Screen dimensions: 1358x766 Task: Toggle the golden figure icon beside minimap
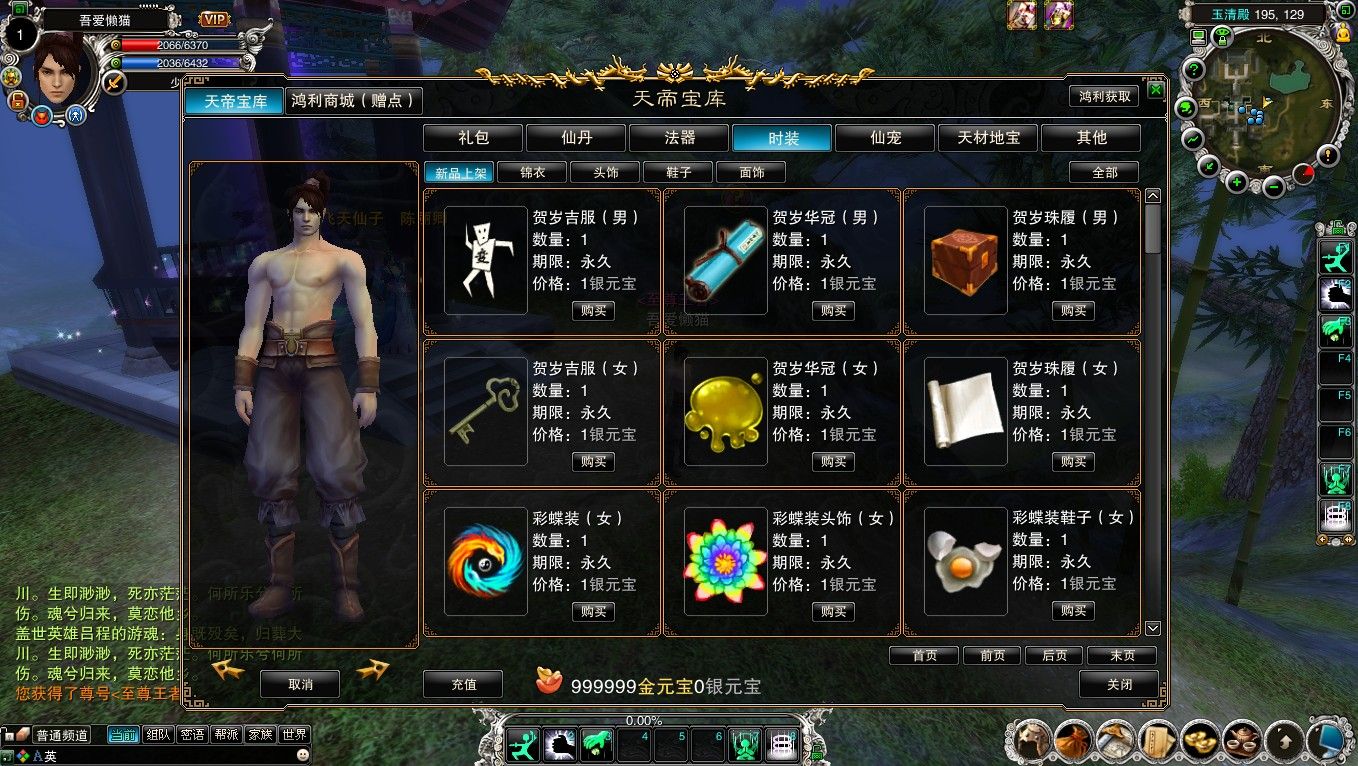[1342, 33]
